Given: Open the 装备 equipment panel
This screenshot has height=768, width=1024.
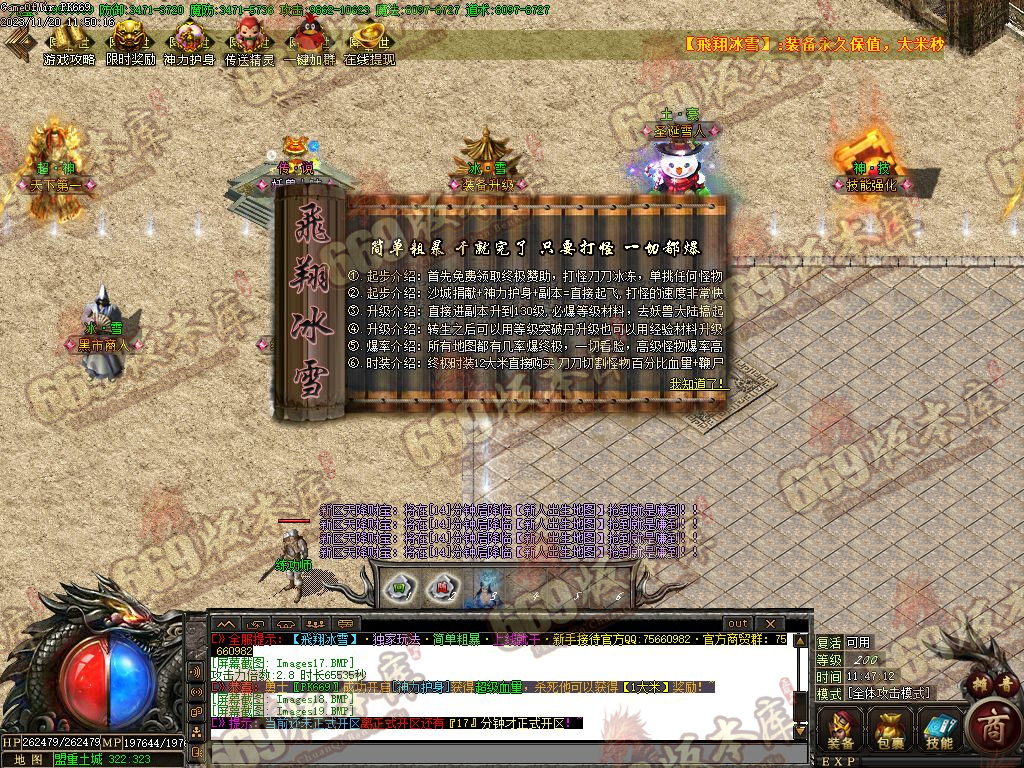Looking at the screenshot, I should (x=841, y=728).
